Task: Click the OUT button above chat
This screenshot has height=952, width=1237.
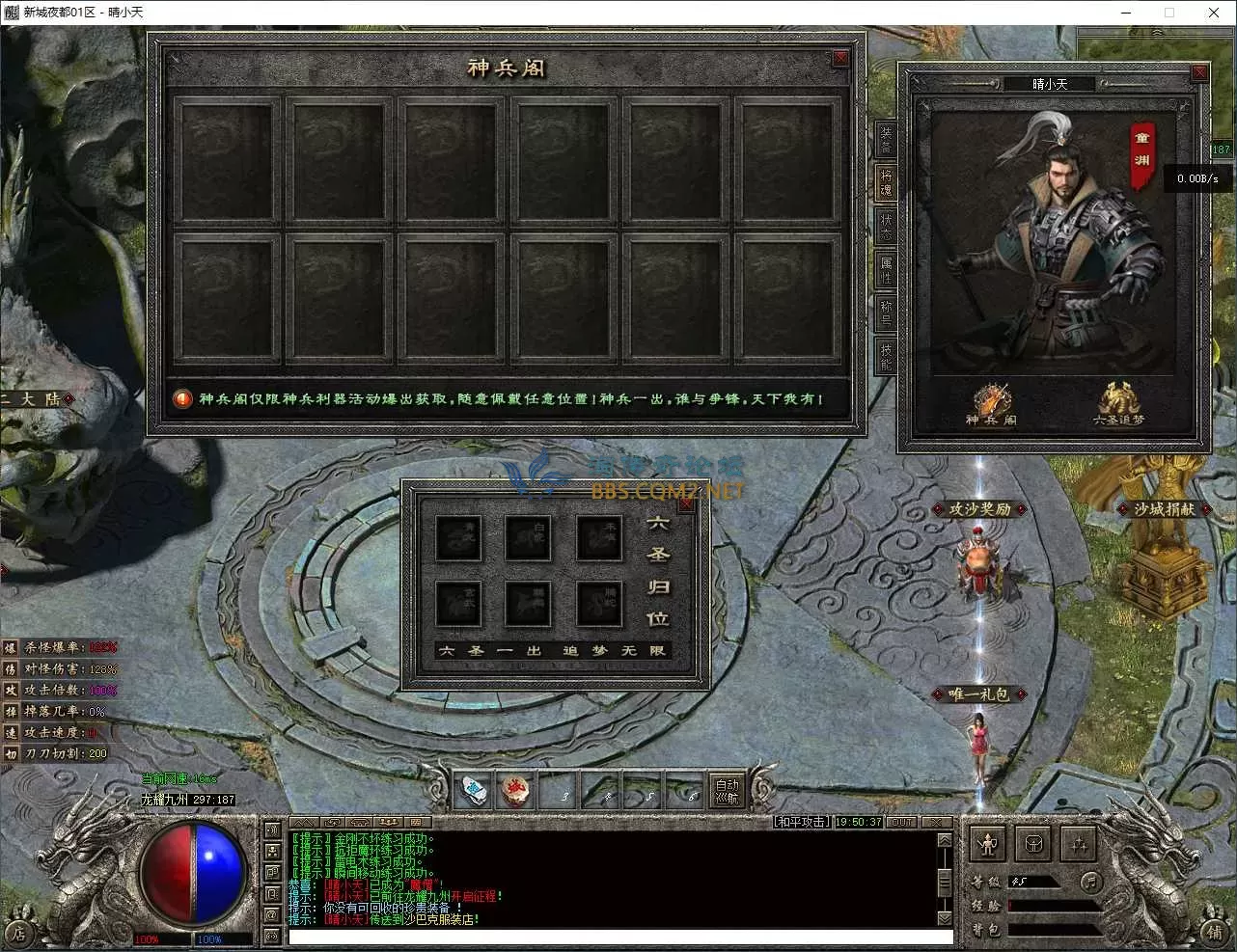Action: pos(901,822)
